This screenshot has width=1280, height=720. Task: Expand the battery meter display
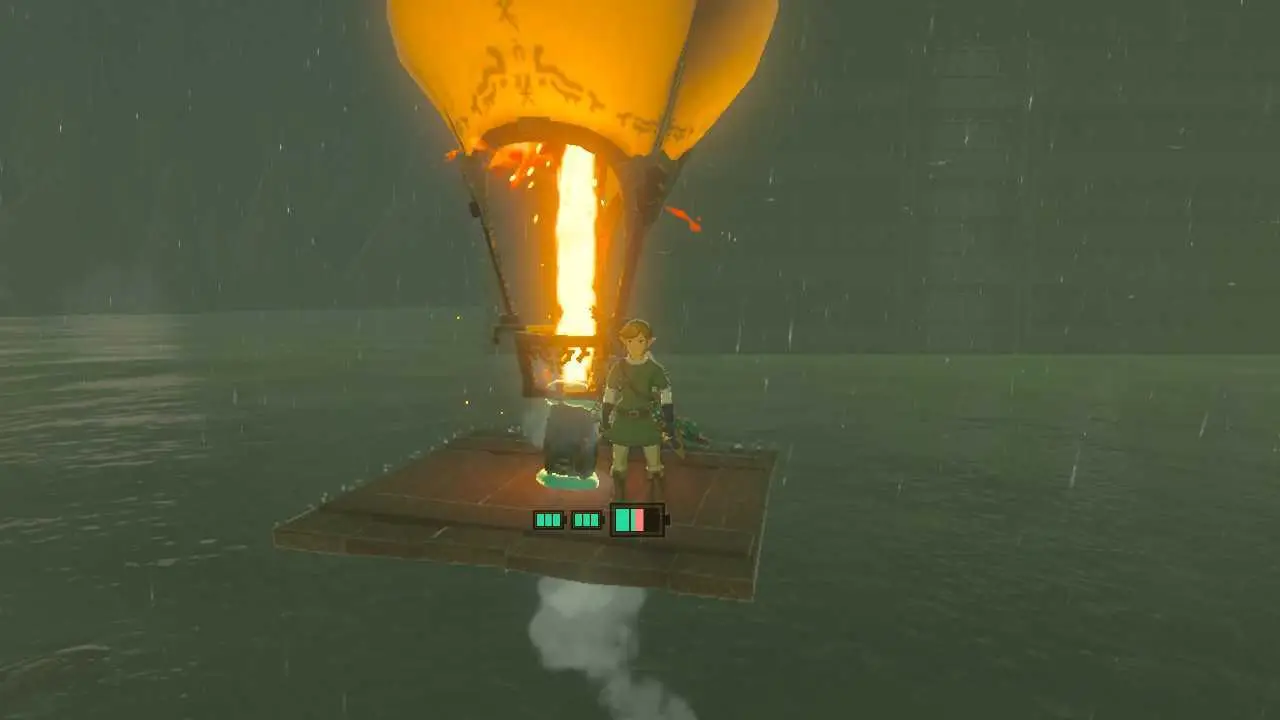(x=595, y=520)
